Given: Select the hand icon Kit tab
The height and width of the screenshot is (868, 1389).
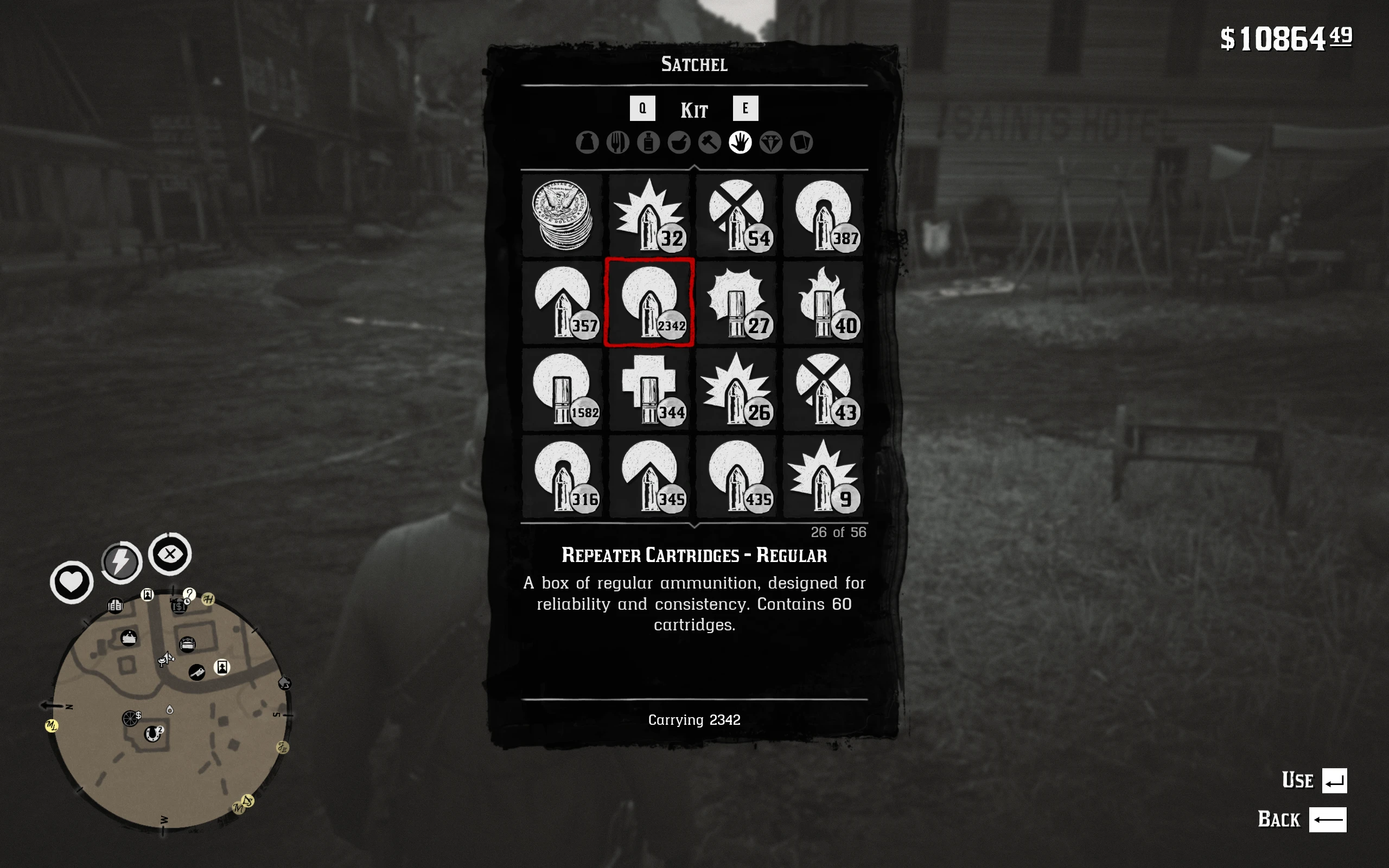Looking at the screenshot, I should click(x=741, y=142).
